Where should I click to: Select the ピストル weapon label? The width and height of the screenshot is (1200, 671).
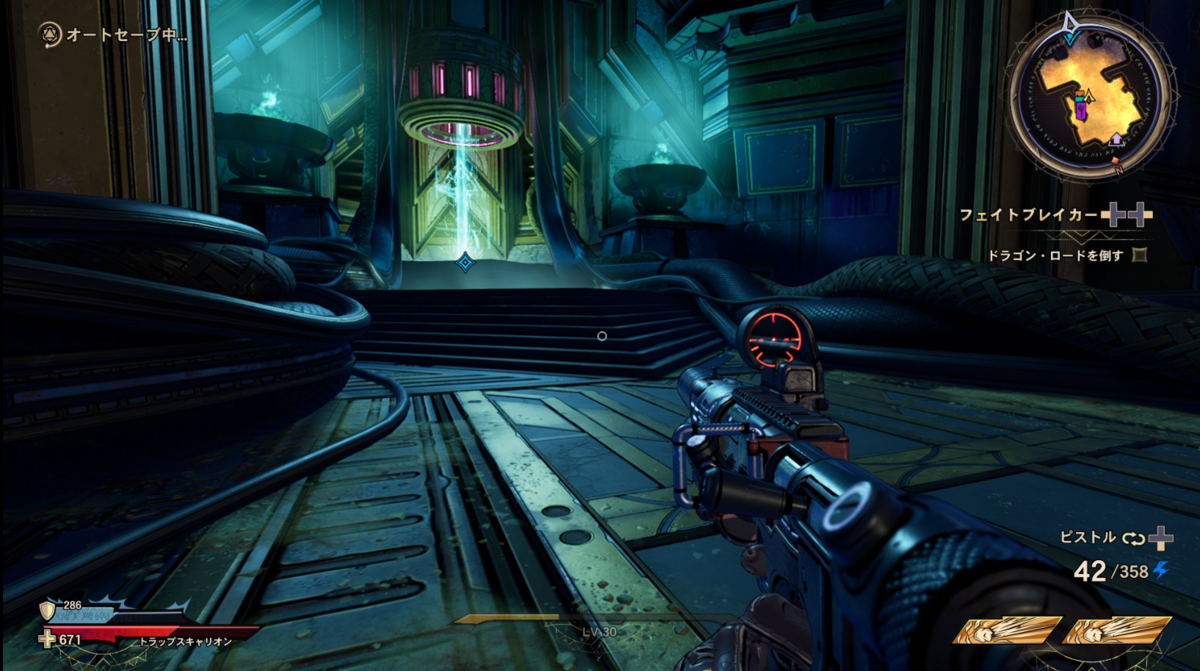1088,537
